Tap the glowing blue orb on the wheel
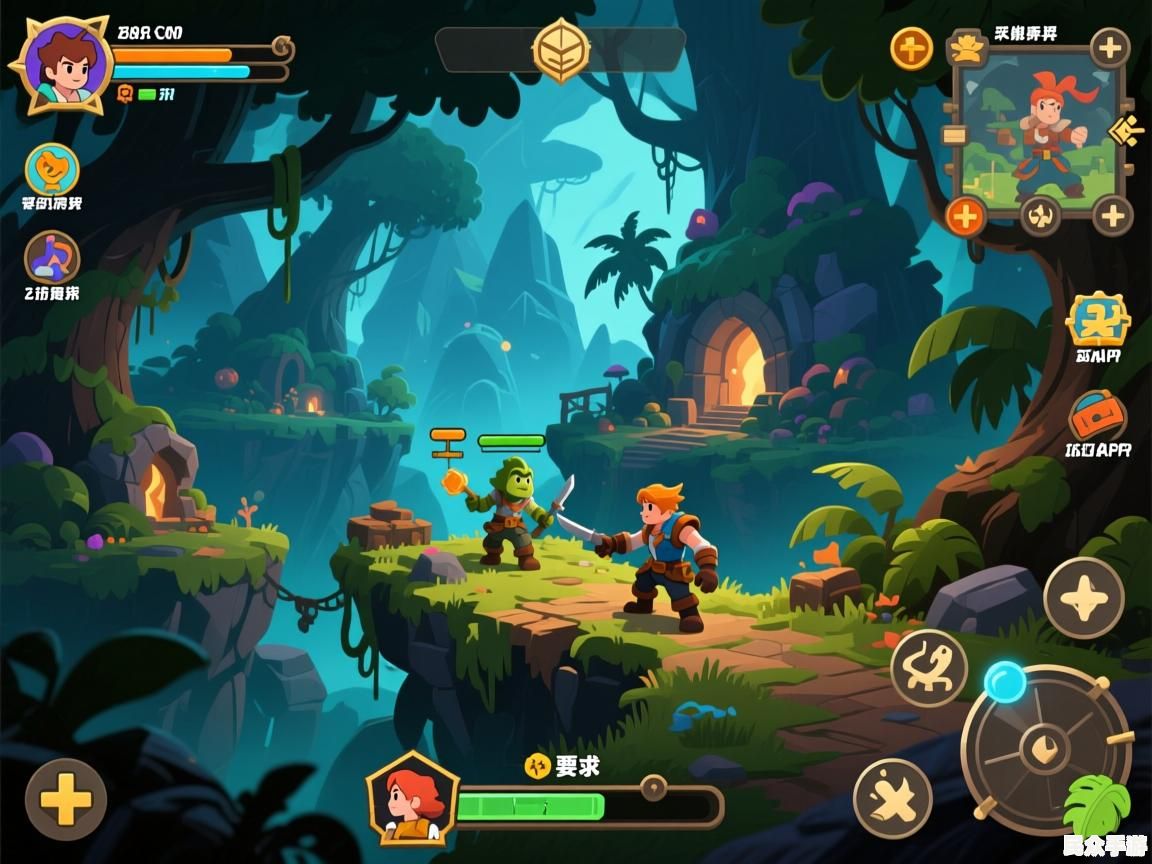 coord(1005,682)
